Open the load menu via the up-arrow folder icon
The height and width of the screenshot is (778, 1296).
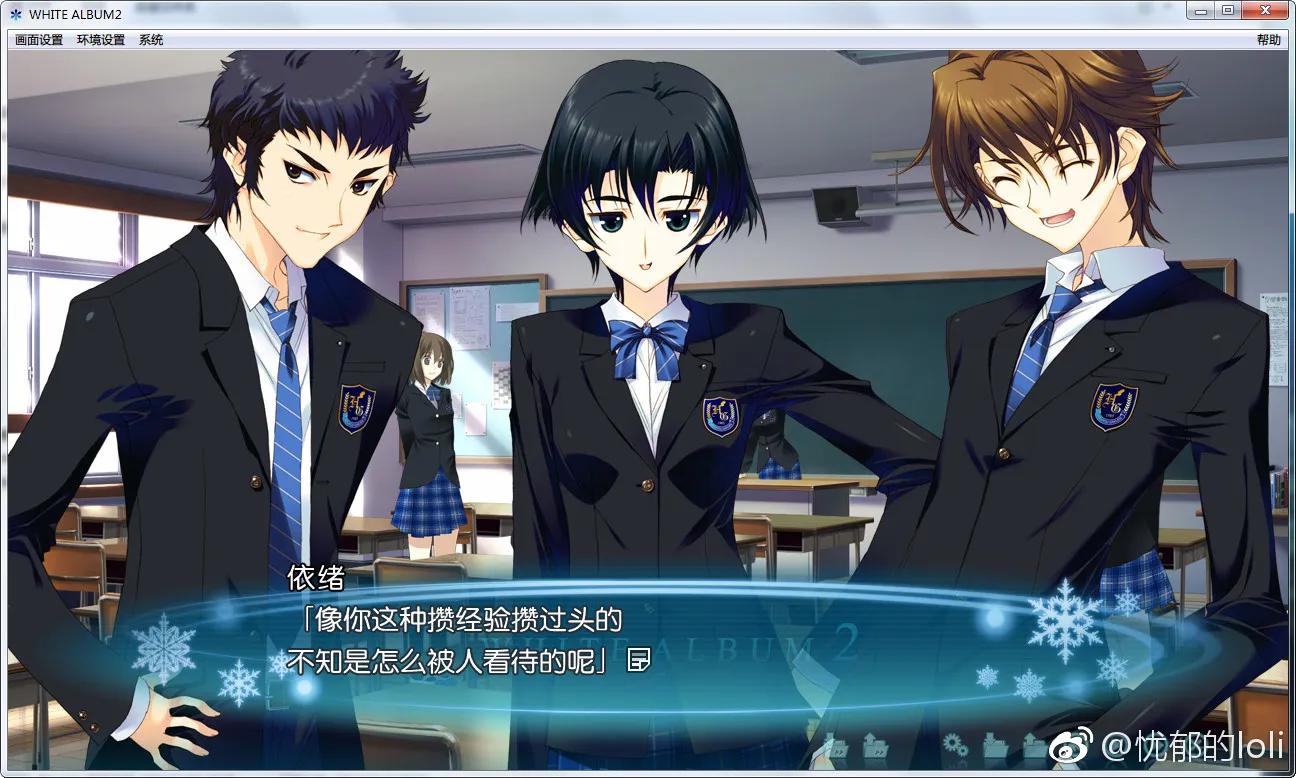point(1034,744)
